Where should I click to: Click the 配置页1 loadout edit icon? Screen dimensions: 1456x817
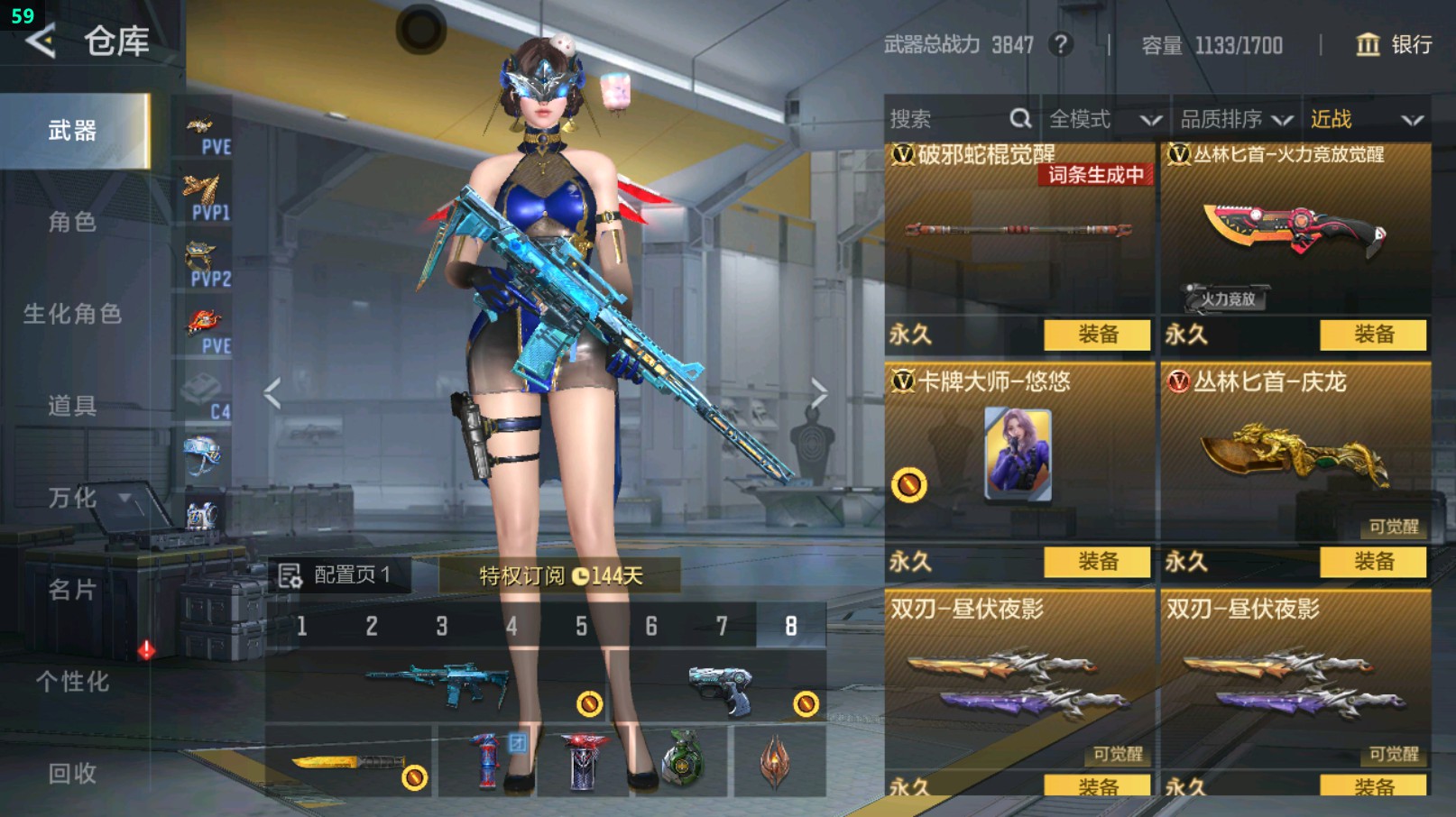tap(290, 574)
